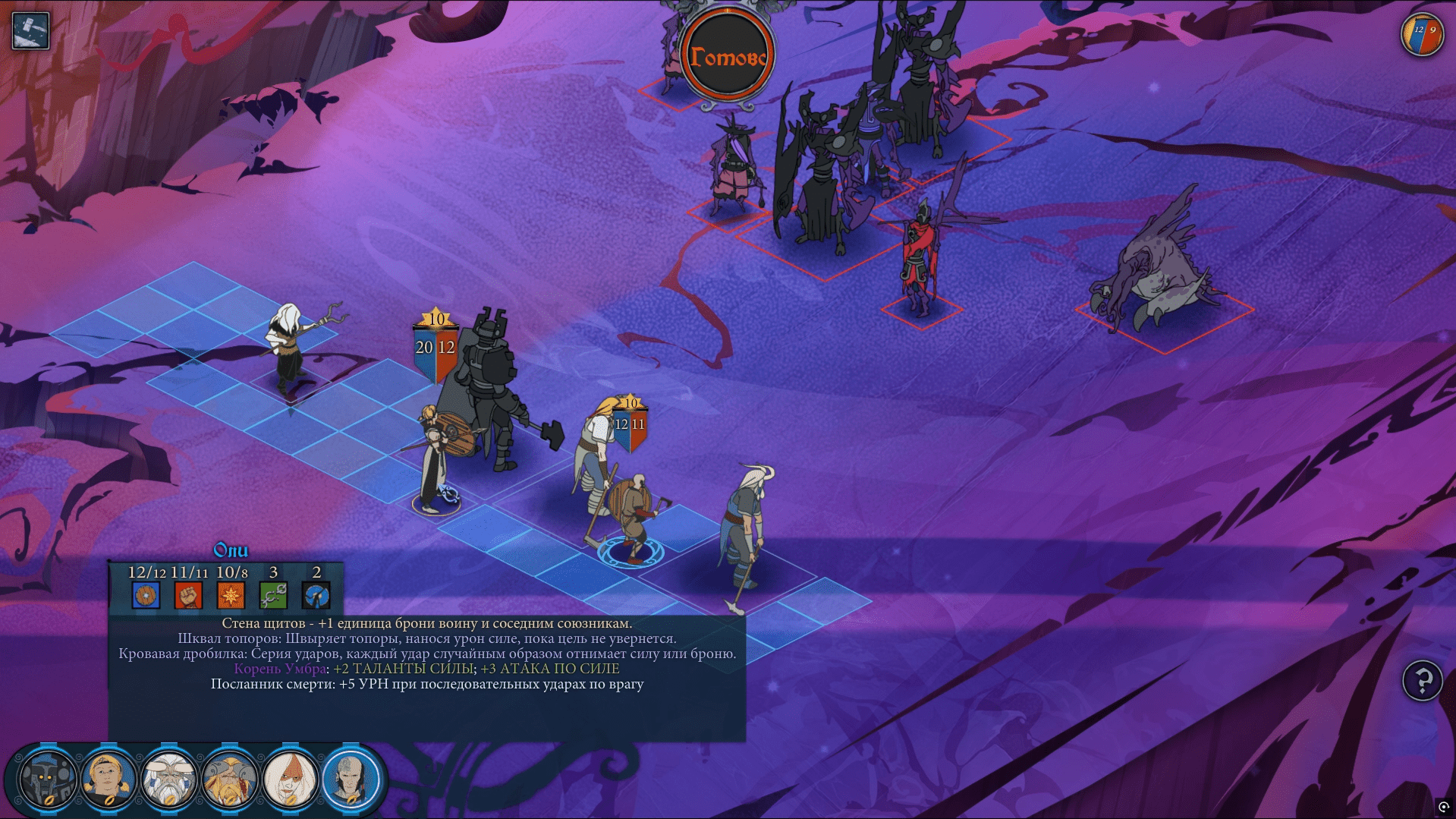The image size is (1456, 819).
Task: Choose the highlighted grey-haired man portrait
Action: pos(351,778)
